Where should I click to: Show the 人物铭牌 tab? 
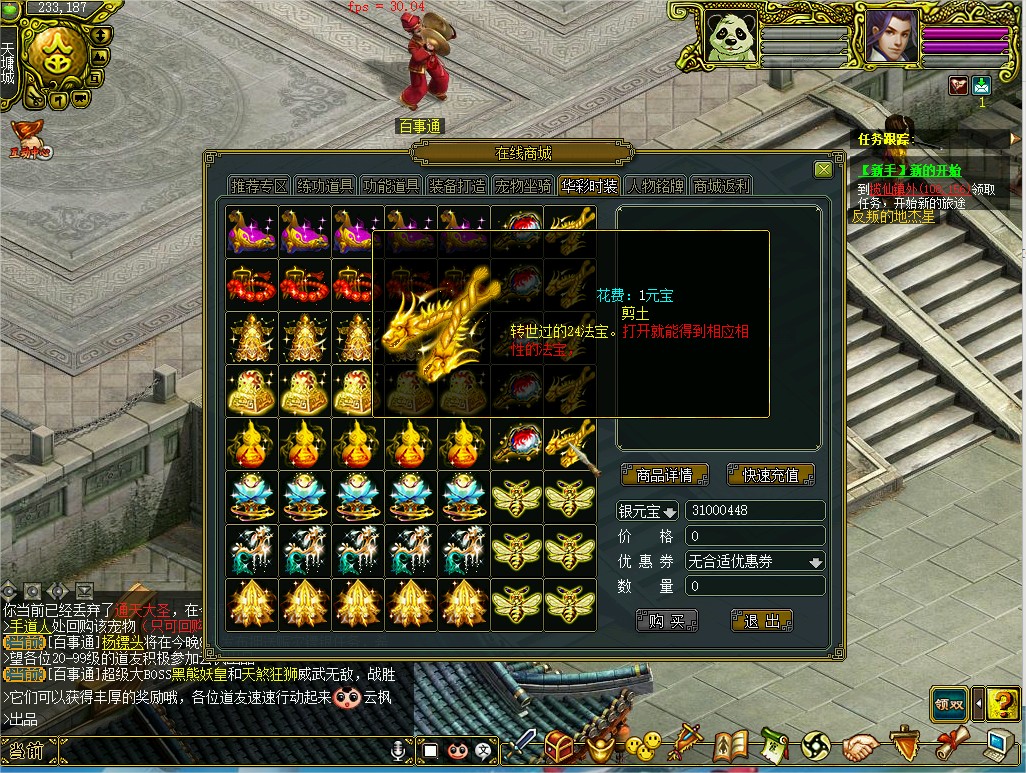coord(655,186)
